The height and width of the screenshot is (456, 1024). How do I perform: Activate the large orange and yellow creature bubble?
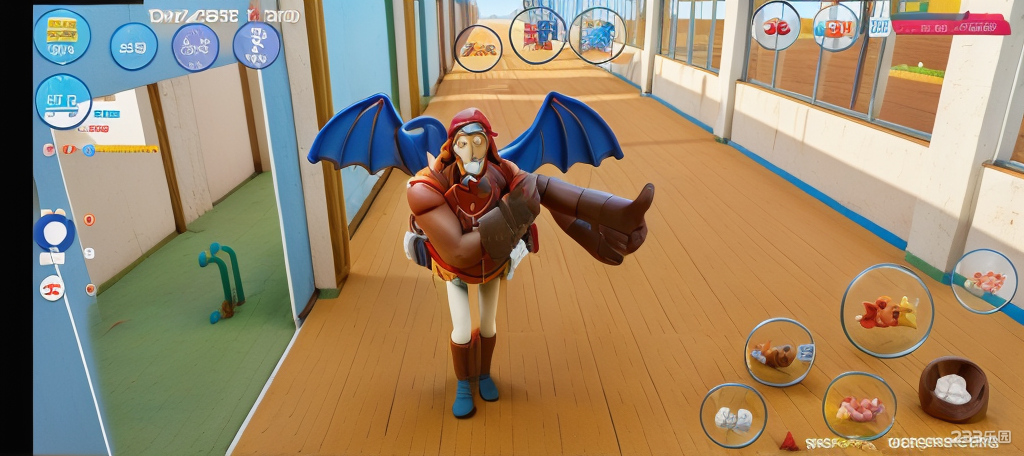(886, 311)
